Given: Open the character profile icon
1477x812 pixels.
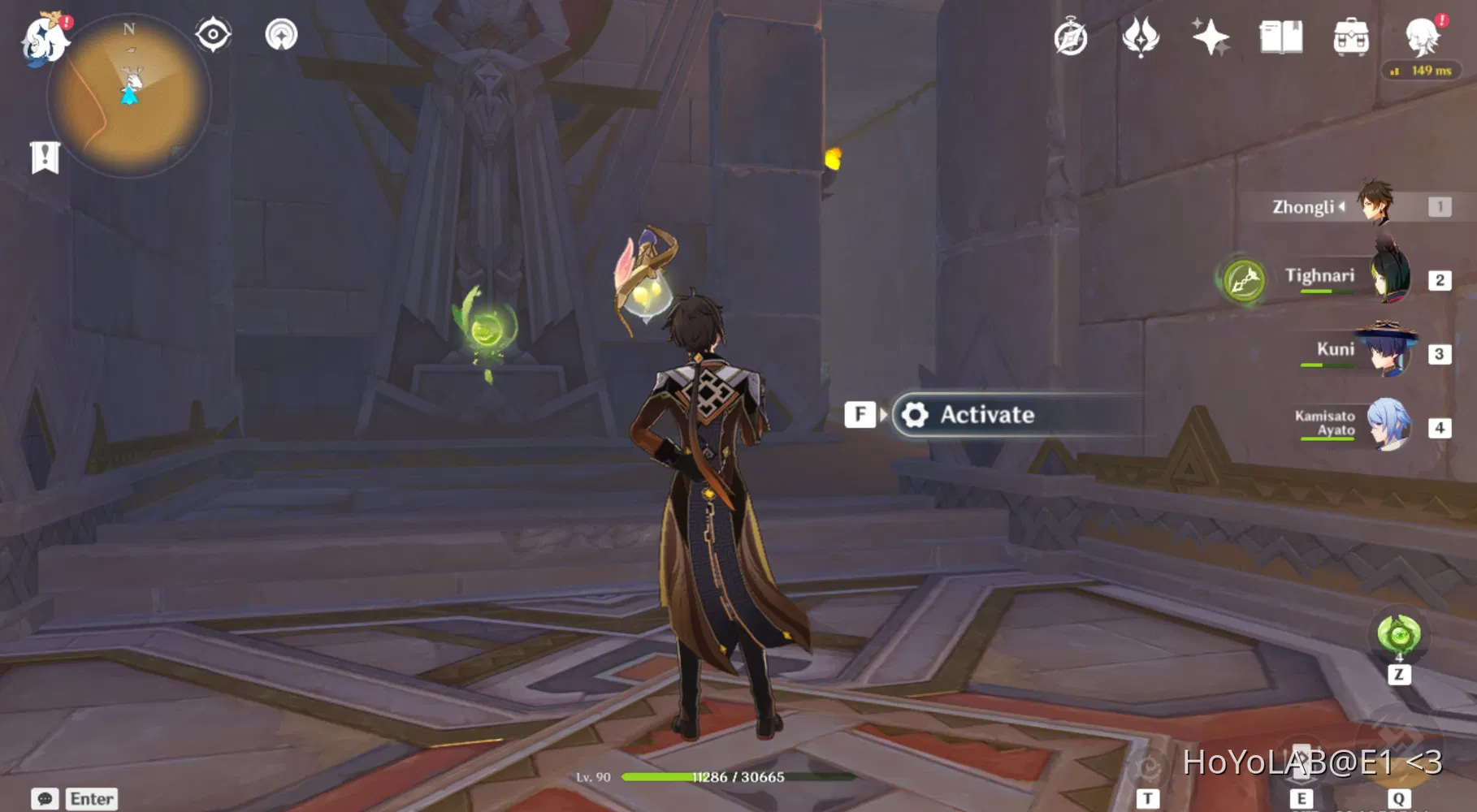Looking at the screenshot, I should (x=1423, y=37).
